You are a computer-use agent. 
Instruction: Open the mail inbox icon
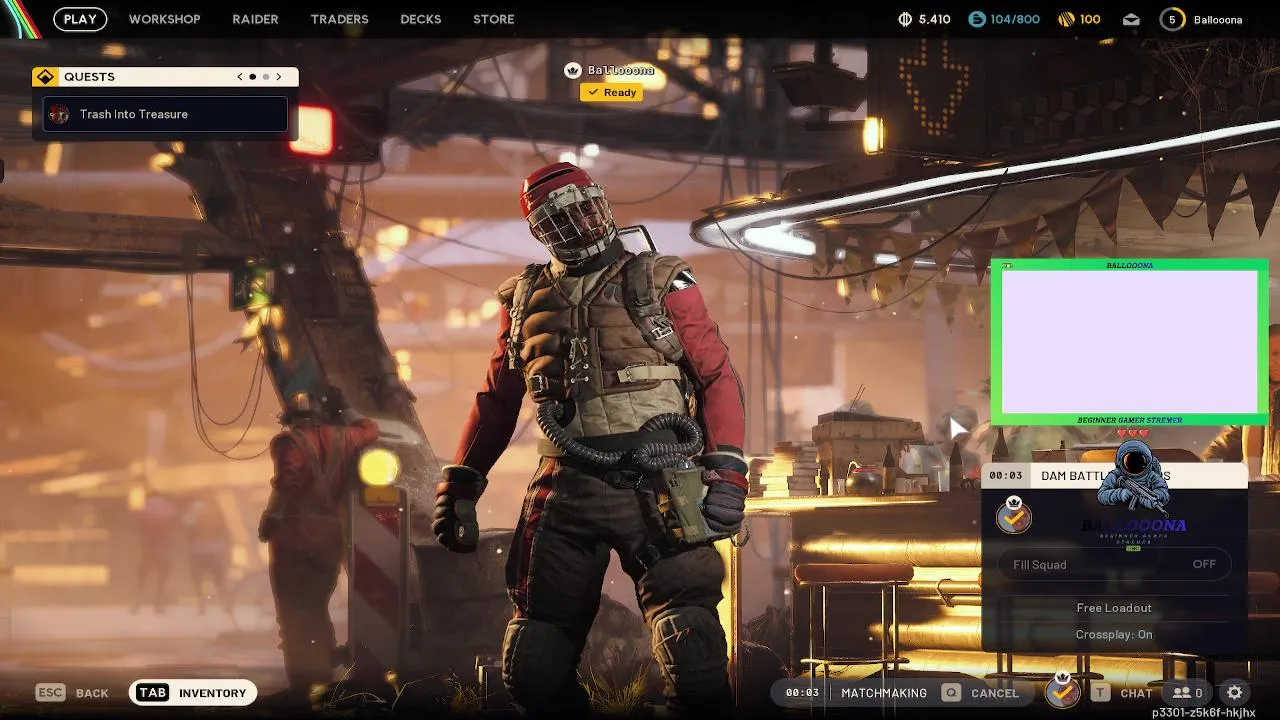click(1131, 19)
